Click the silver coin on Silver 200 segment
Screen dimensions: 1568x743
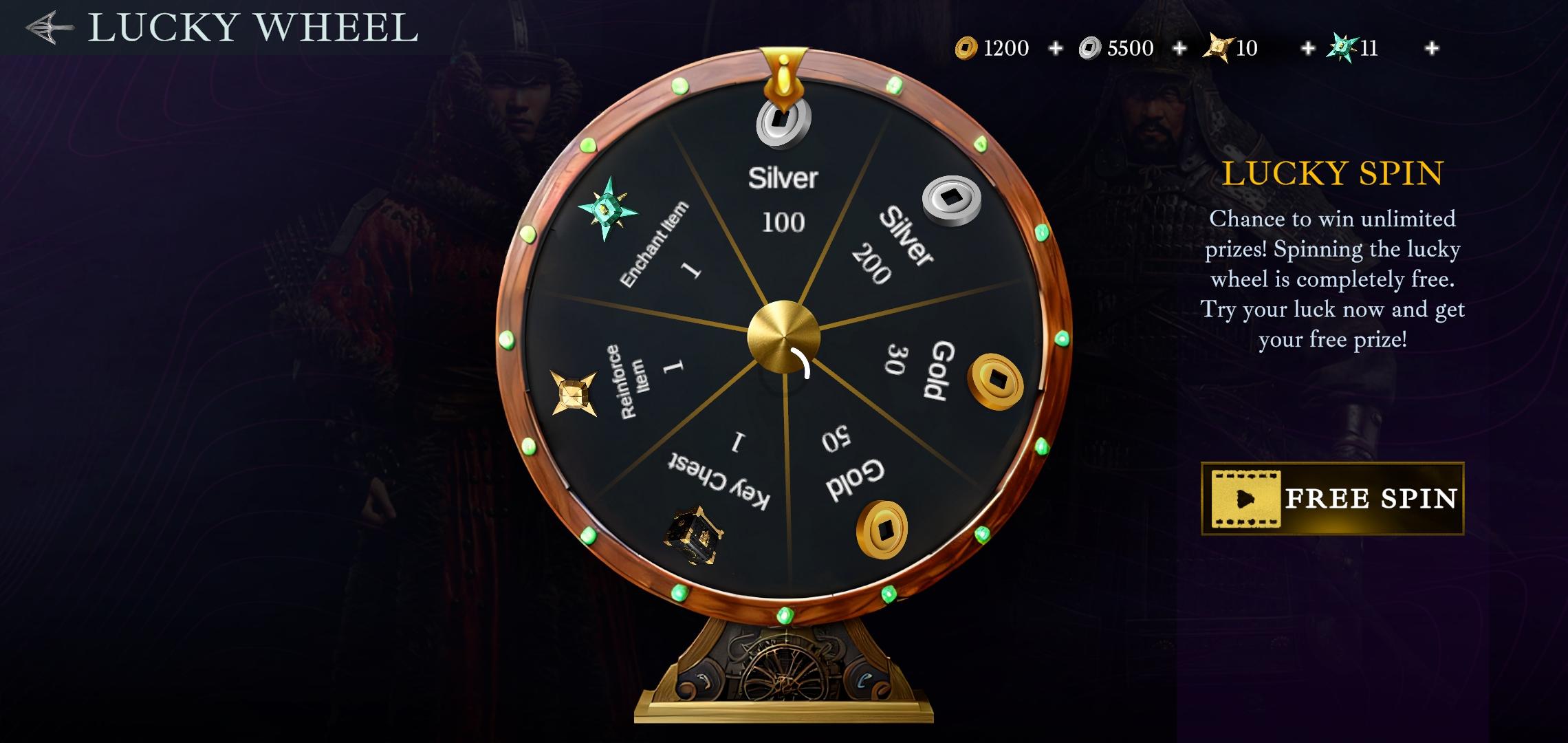[950, 198]
